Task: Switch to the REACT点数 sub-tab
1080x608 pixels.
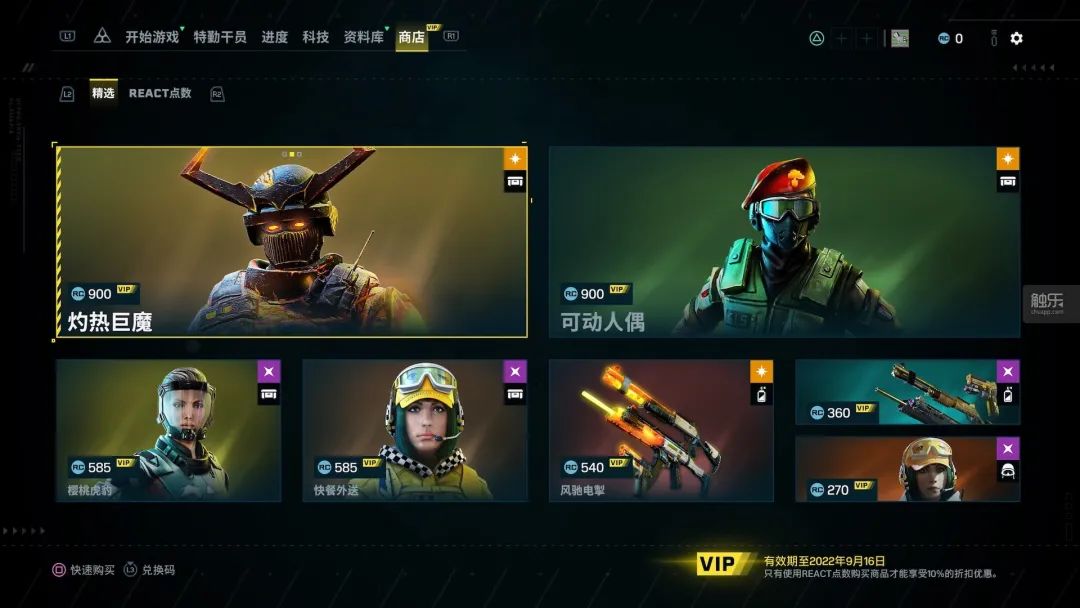Action: pyautogui.click(x=160, y=93)
